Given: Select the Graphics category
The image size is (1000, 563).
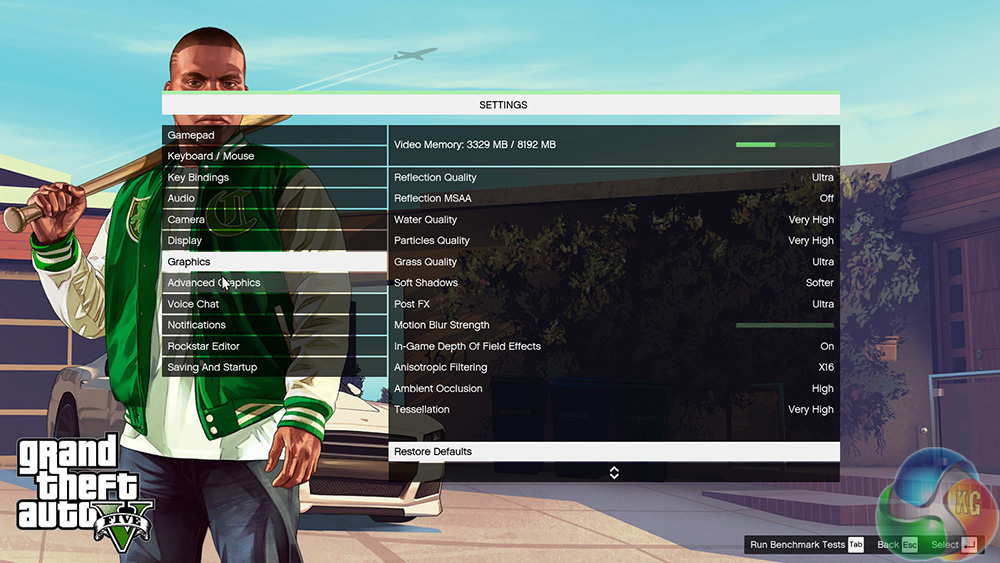Looking at the screenshot, I should tap(274, 261).
